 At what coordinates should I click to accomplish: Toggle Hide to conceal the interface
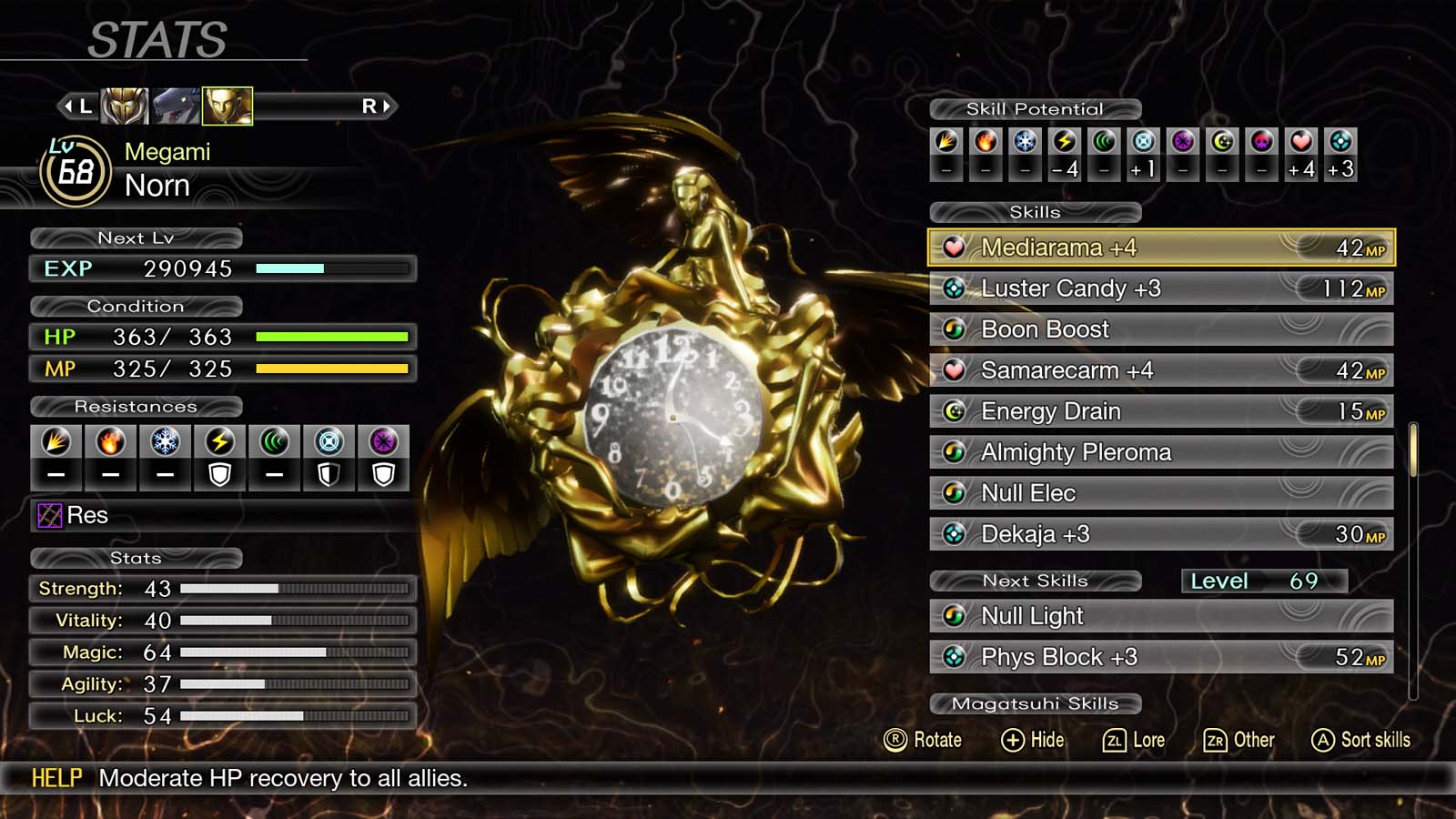coord(1033,740)
